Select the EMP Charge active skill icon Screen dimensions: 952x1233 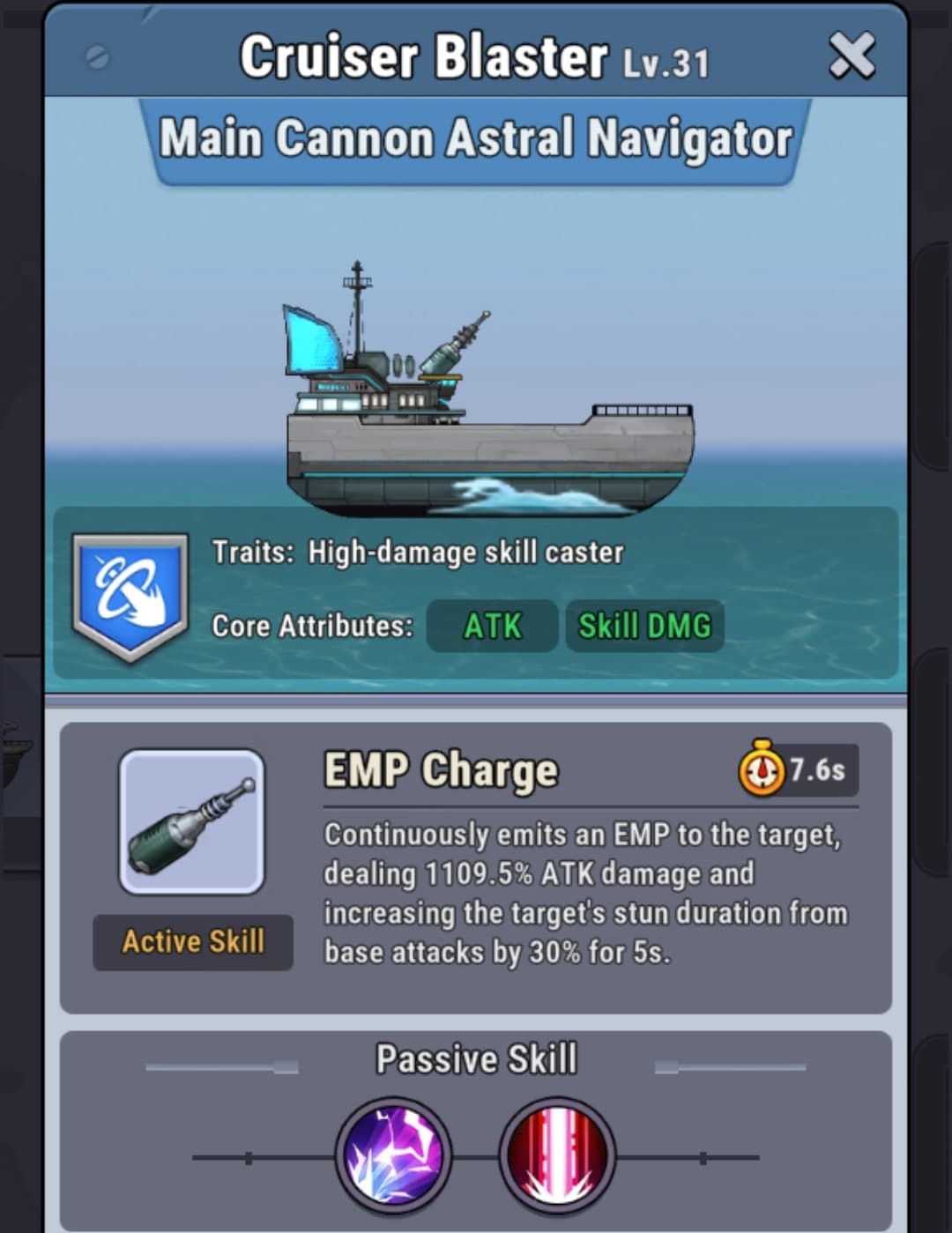tap(192, 821)
